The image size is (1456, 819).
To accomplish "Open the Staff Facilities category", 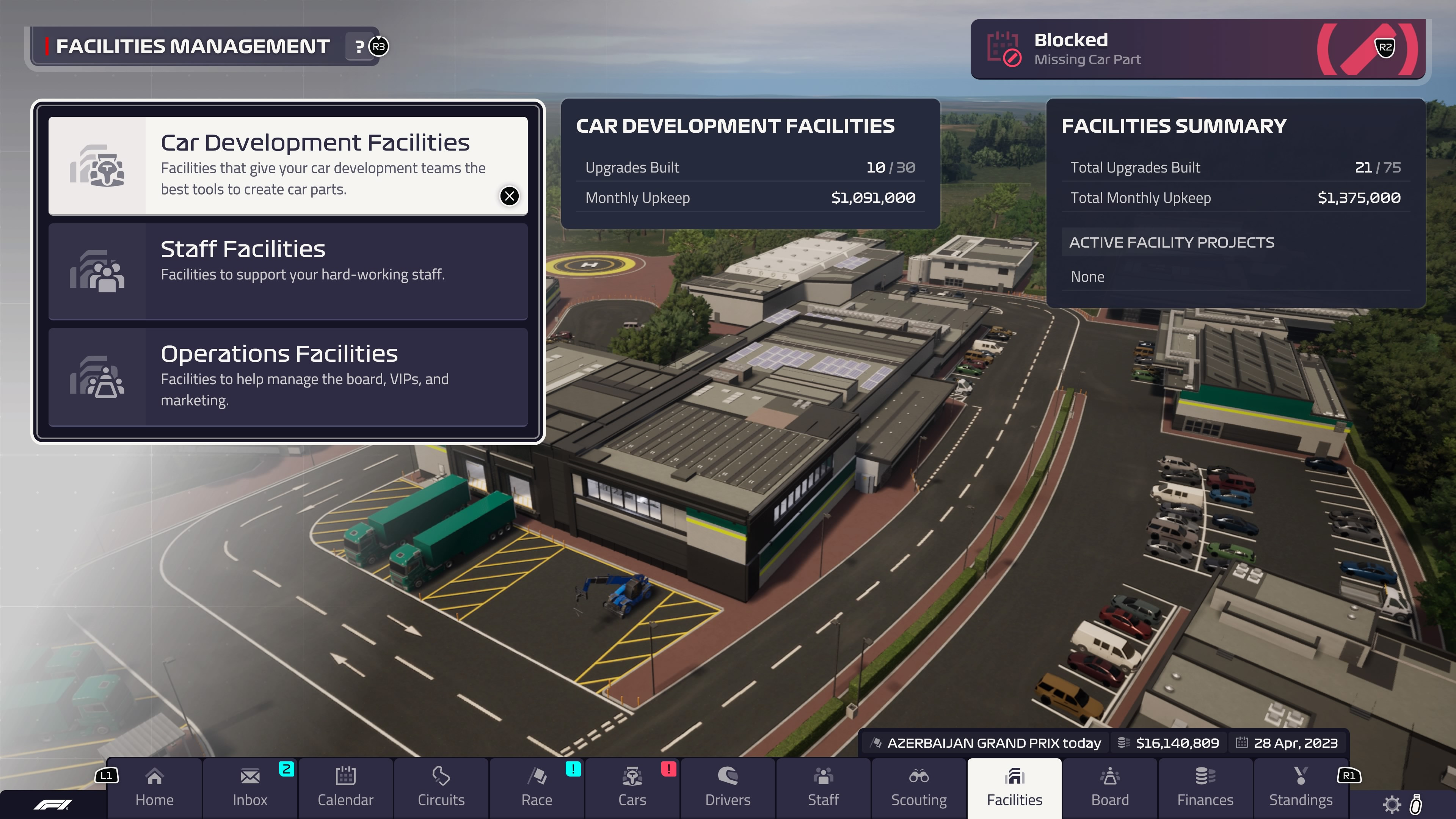I will (x=288, y=271).
